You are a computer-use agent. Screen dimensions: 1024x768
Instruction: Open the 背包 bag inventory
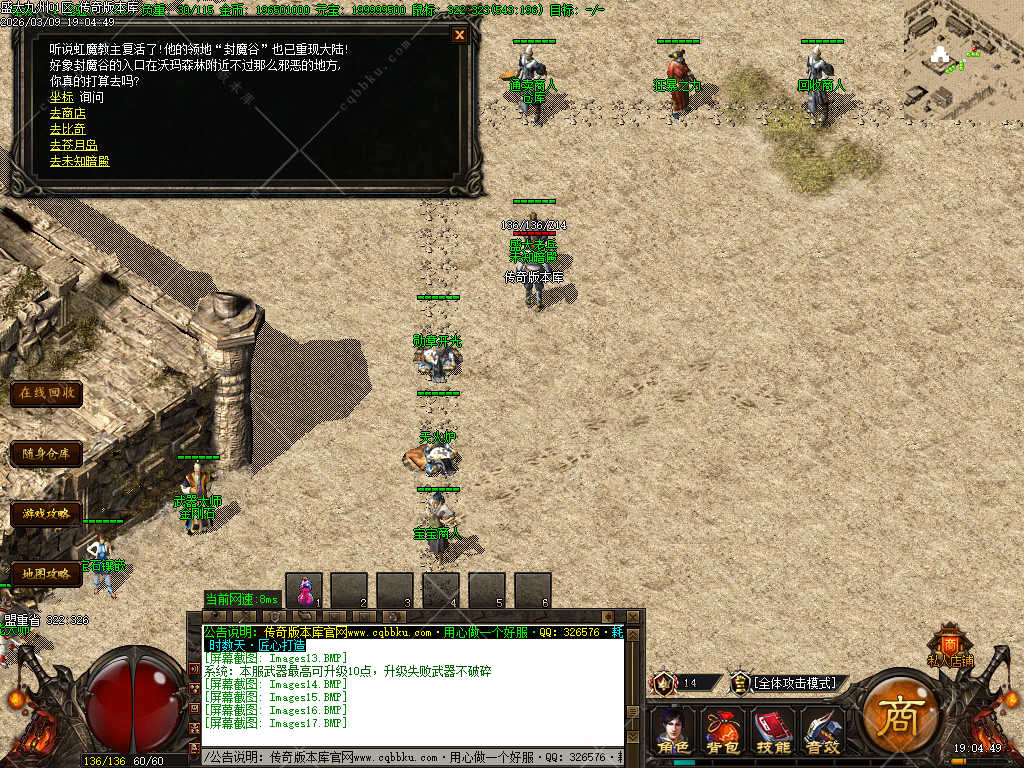tap(722, 731)
